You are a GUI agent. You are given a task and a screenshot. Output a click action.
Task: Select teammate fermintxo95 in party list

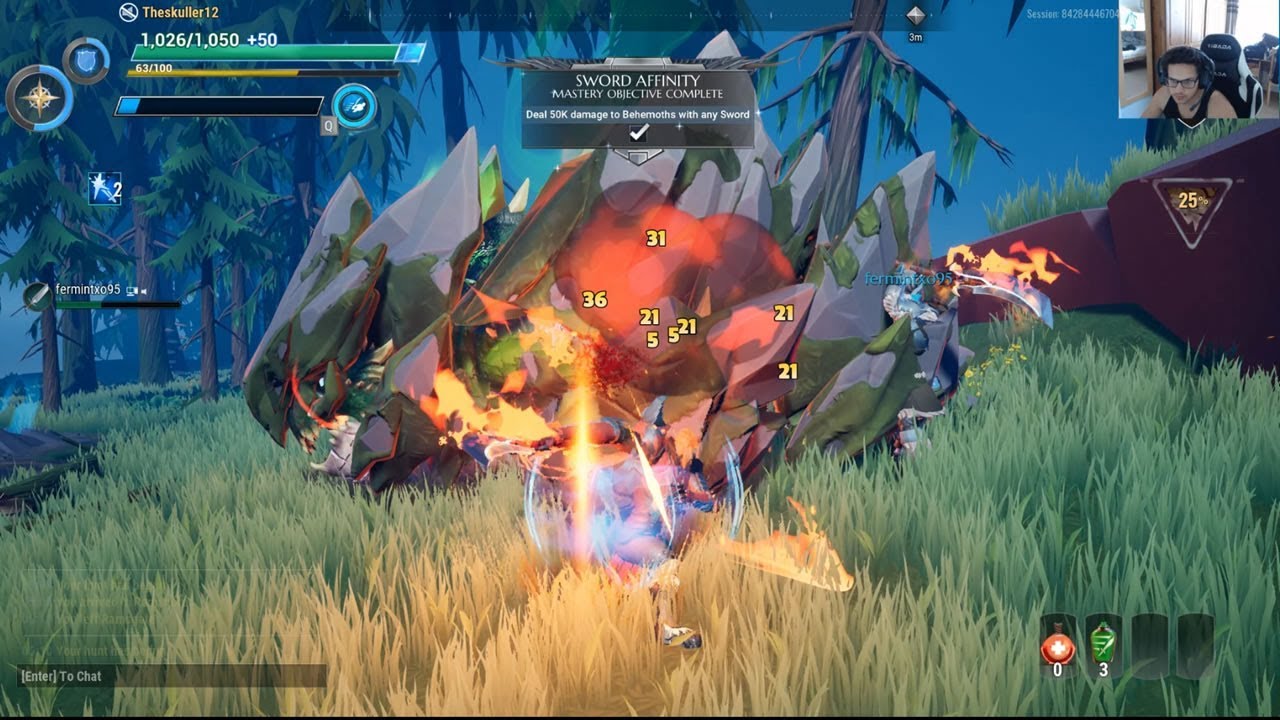click(x=87, y=291)
